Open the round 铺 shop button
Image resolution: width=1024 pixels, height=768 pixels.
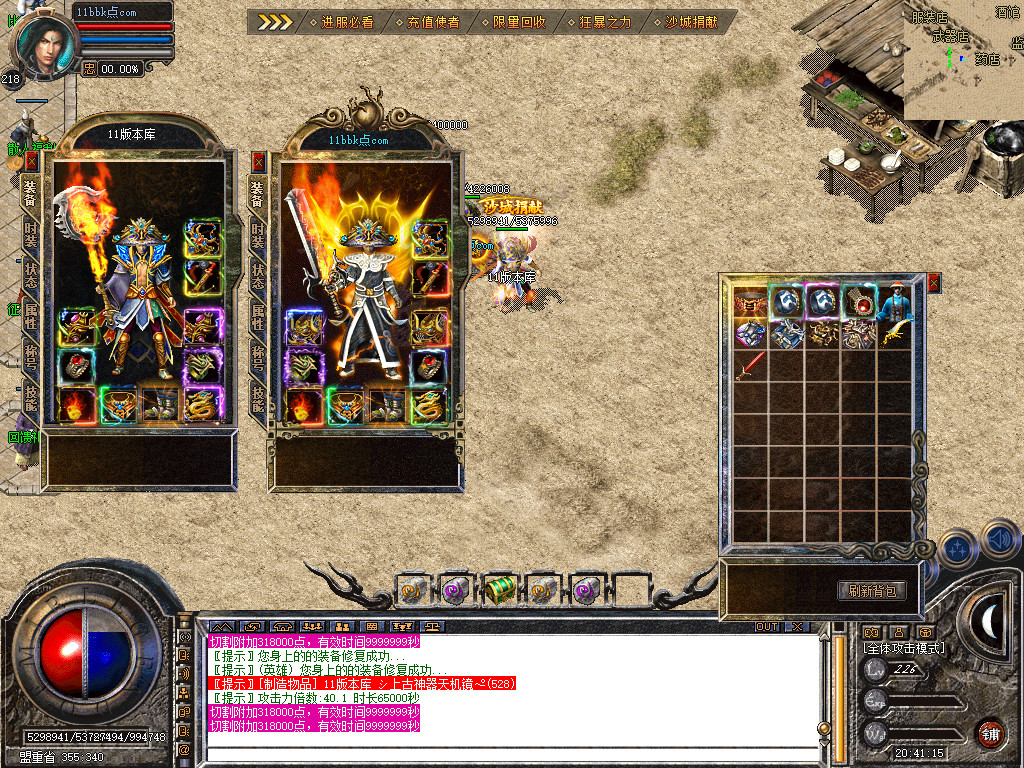tap(990, 732)
